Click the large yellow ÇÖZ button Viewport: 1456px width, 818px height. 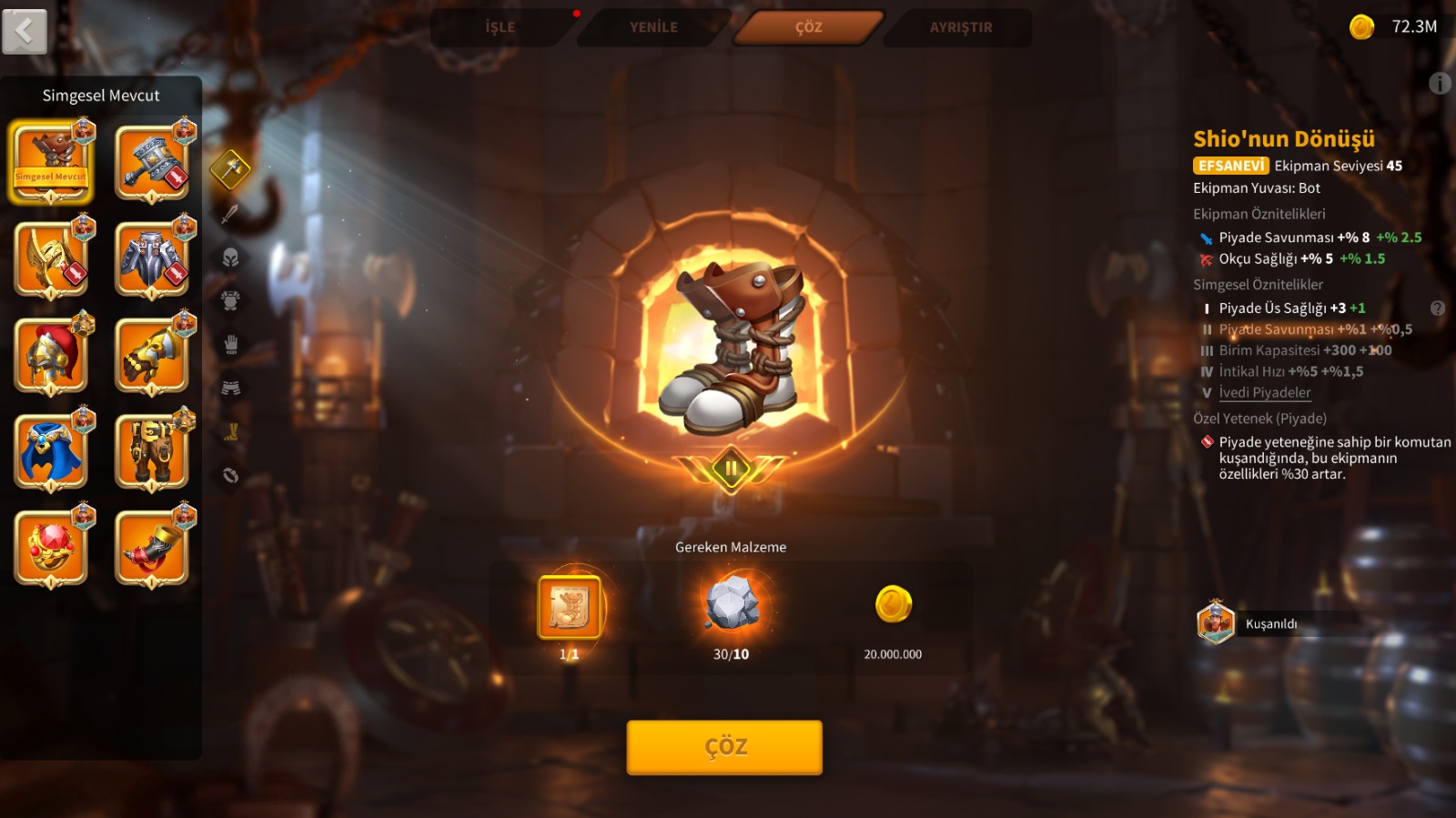point(724,747)
